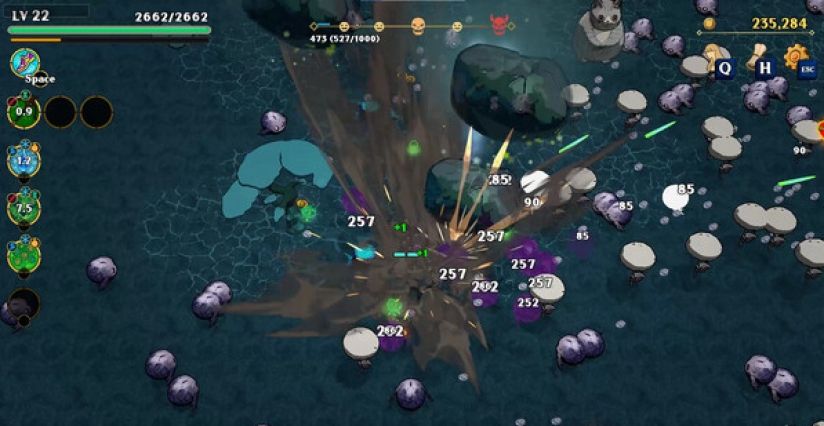The image size is (824, 426).
Task: Open the settings gear menu
Action: click(x=796, y=56)
